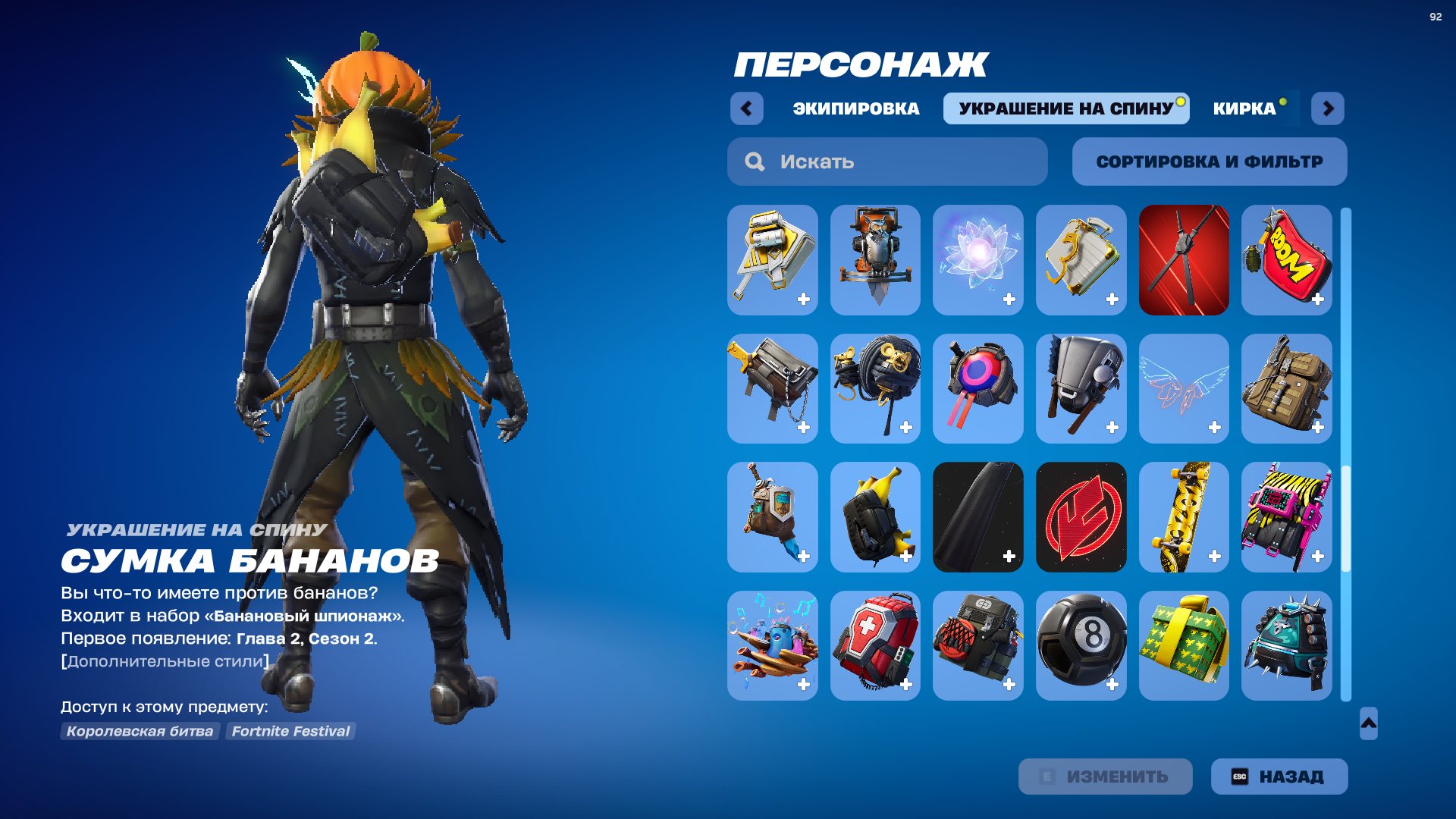1456x819 pixels.
Task: Click the Искать search field
Action: tap(887, 161)
